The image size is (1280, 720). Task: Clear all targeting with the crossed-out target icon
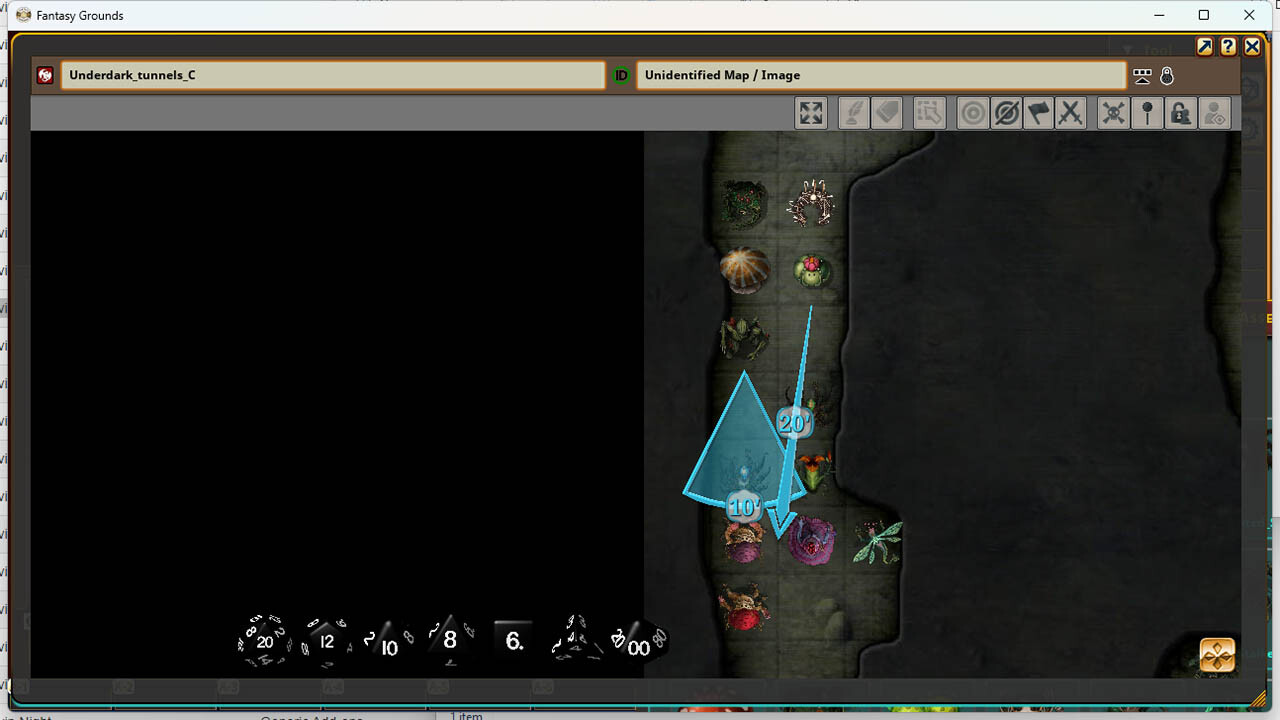click(1005, 112)
